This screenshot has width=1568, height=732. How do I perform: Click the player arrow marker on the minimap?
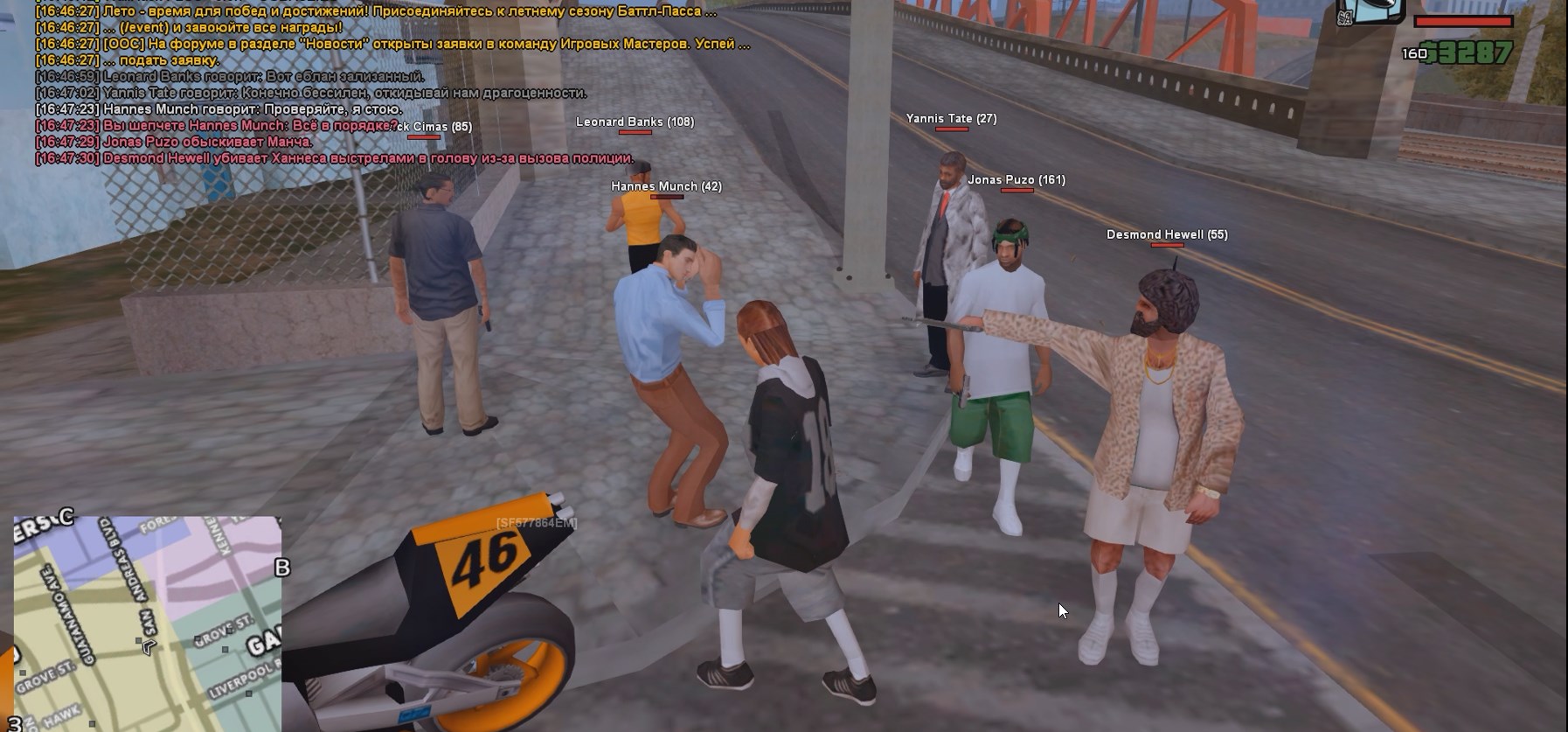pyautogui.click(x=148, y=646)
